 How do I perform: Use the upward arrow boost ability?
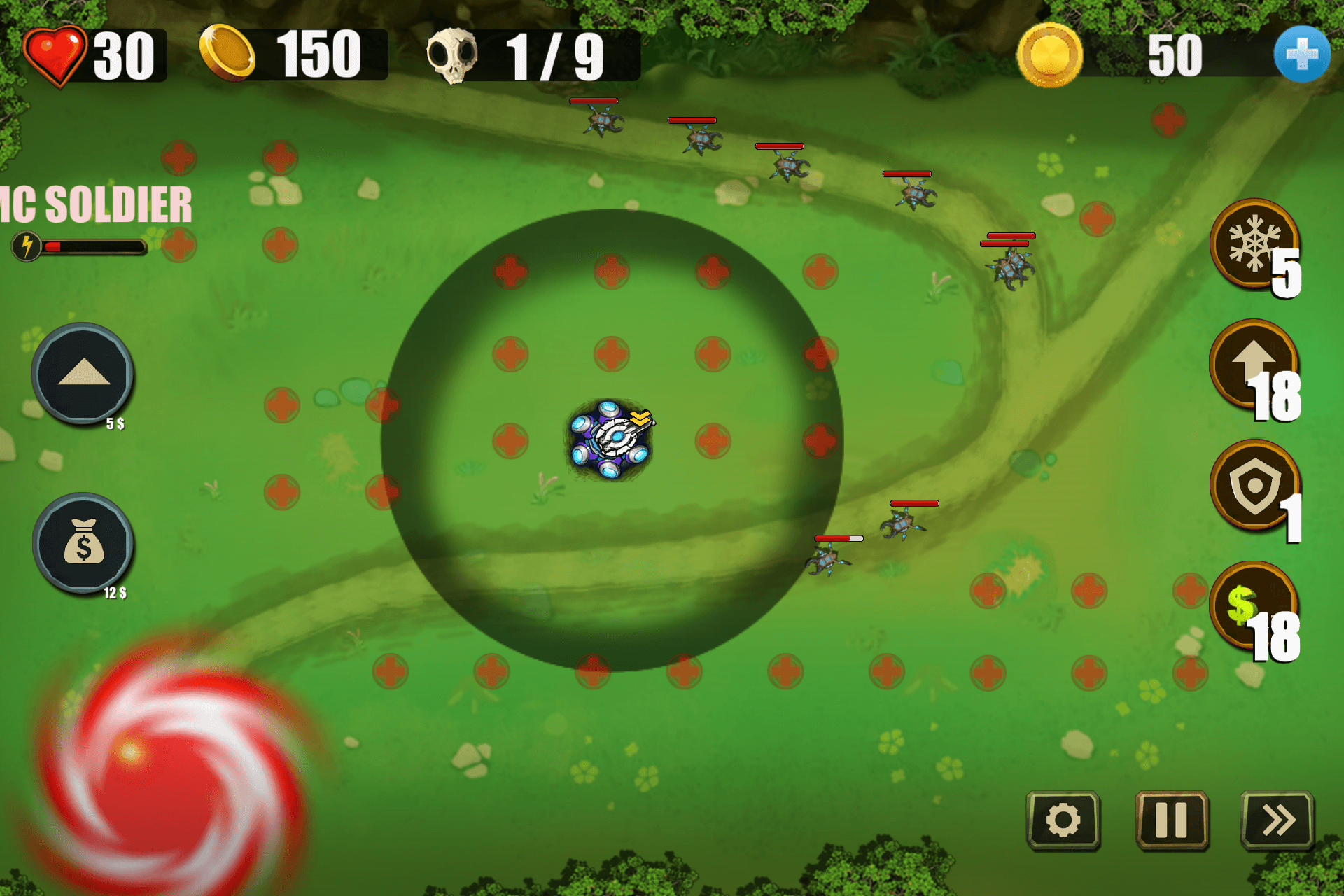click(1254, 365)
